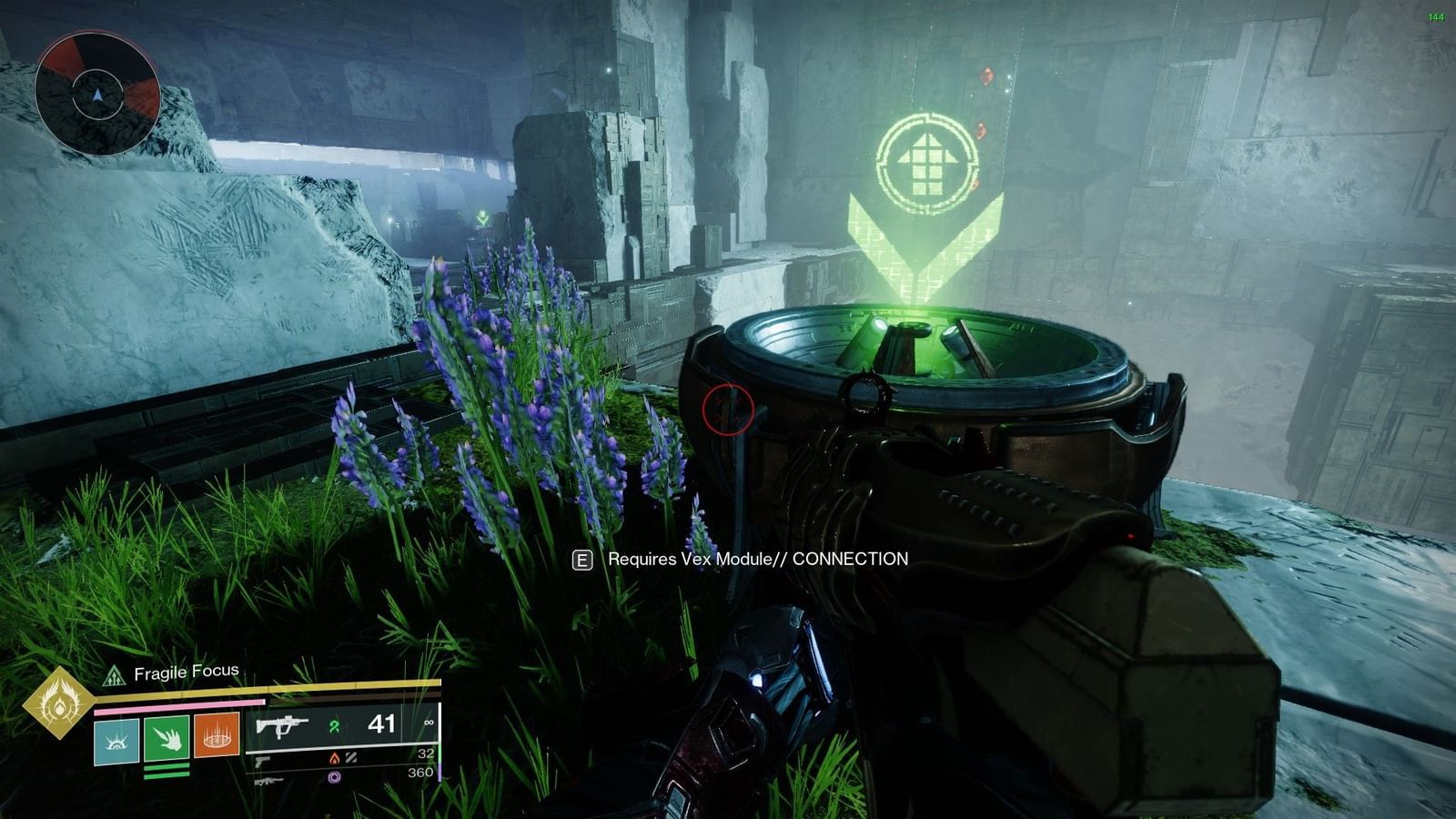Image resolution: width=1456 pixels, height=819 pixels.
Task: Click the sidearm weapon silhouette icon
Action: [263, 759]
